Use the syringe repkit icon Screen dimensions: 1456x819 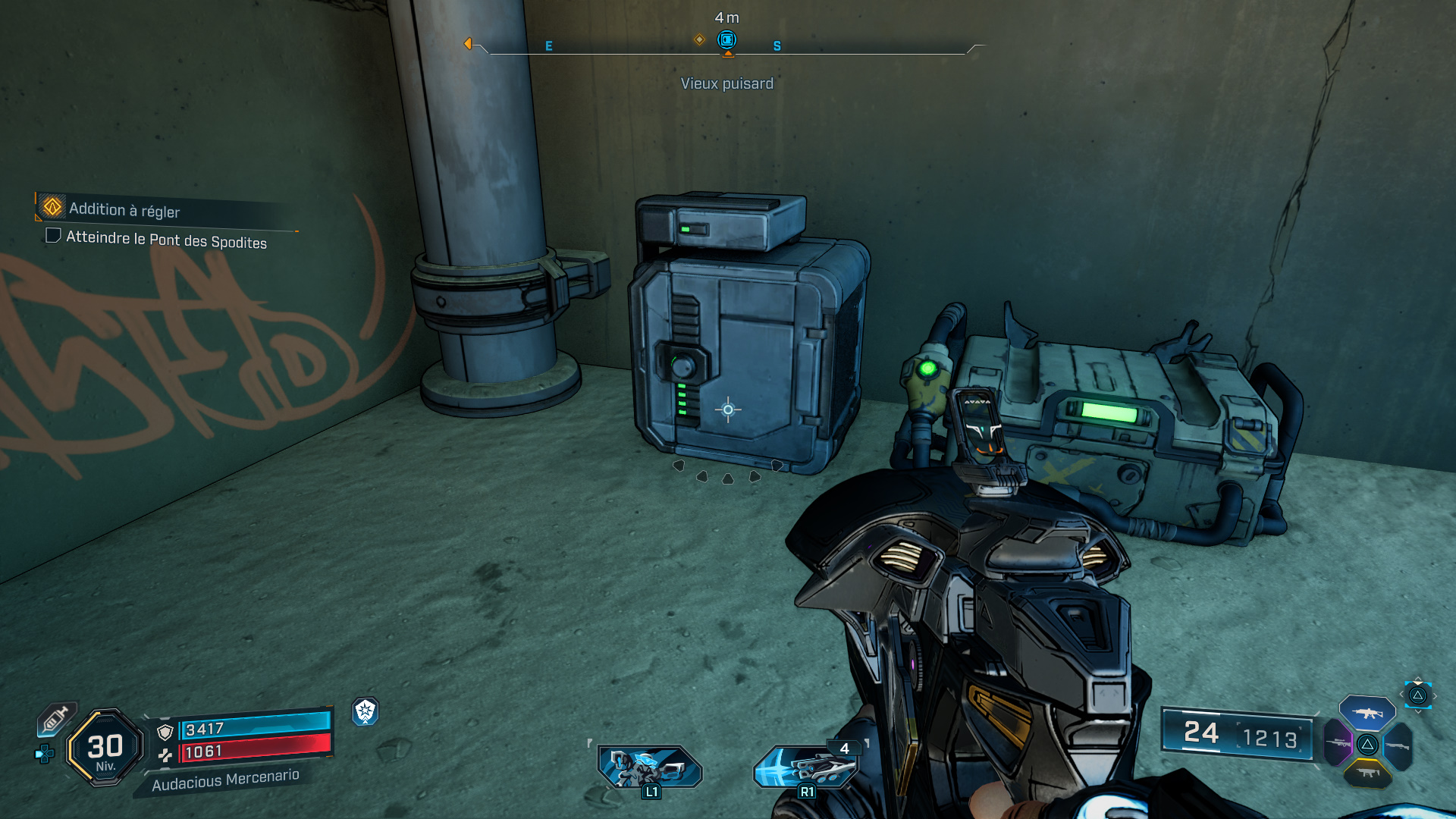tap(56, 719)
